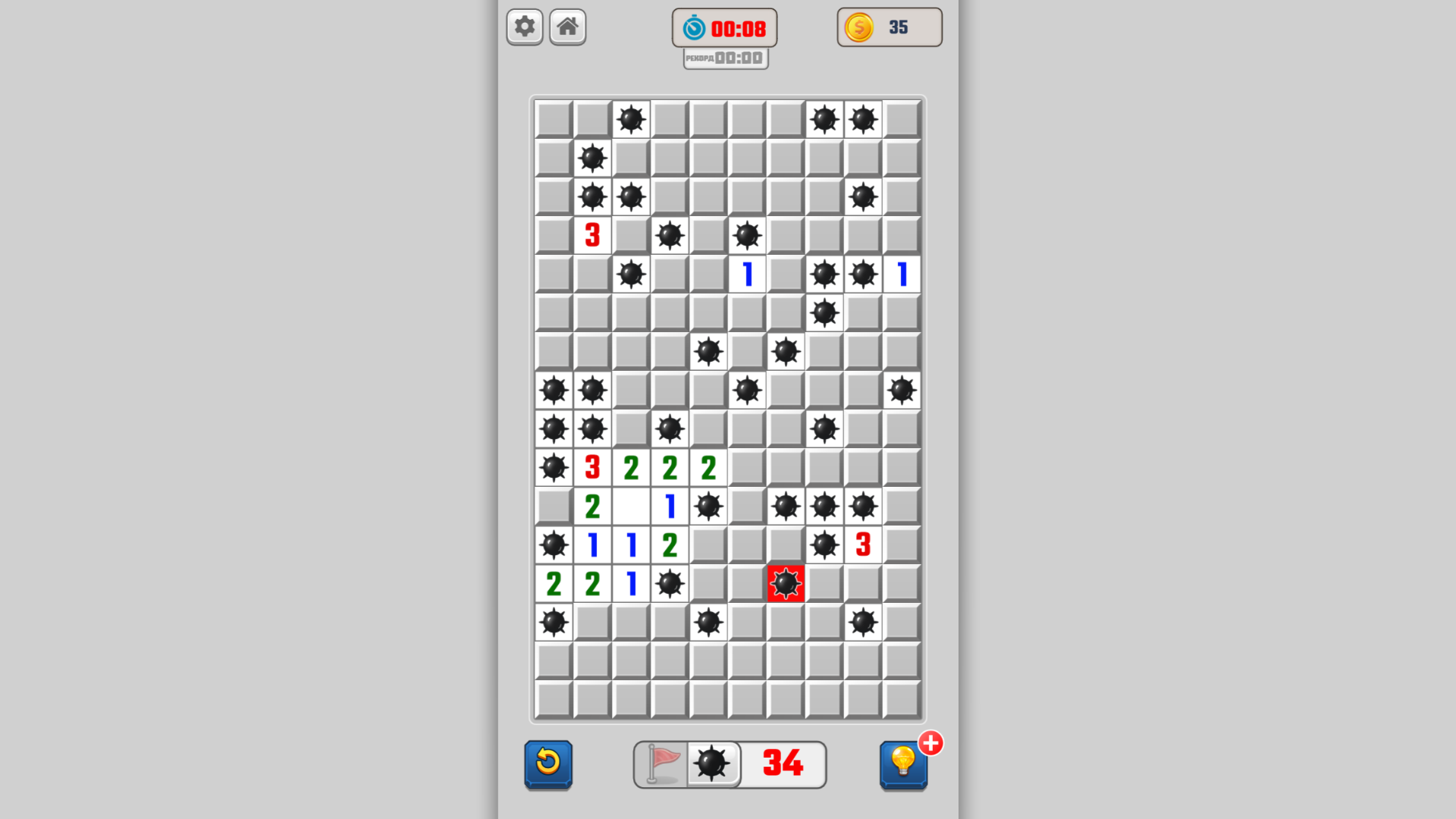Click the РЕКОРД record time display

click(724, 57)
